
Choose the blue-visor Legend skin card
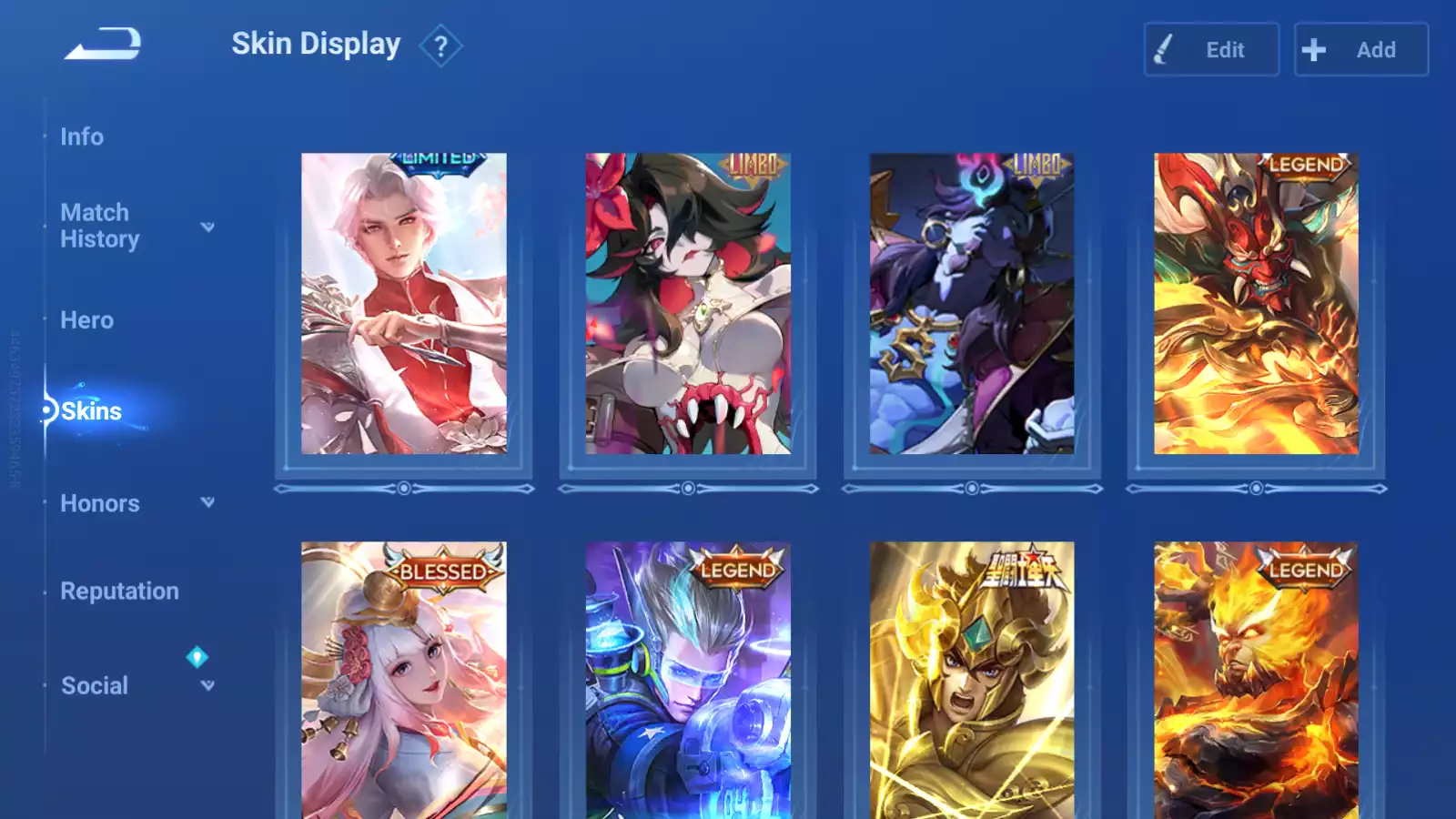tap(688, 681)
